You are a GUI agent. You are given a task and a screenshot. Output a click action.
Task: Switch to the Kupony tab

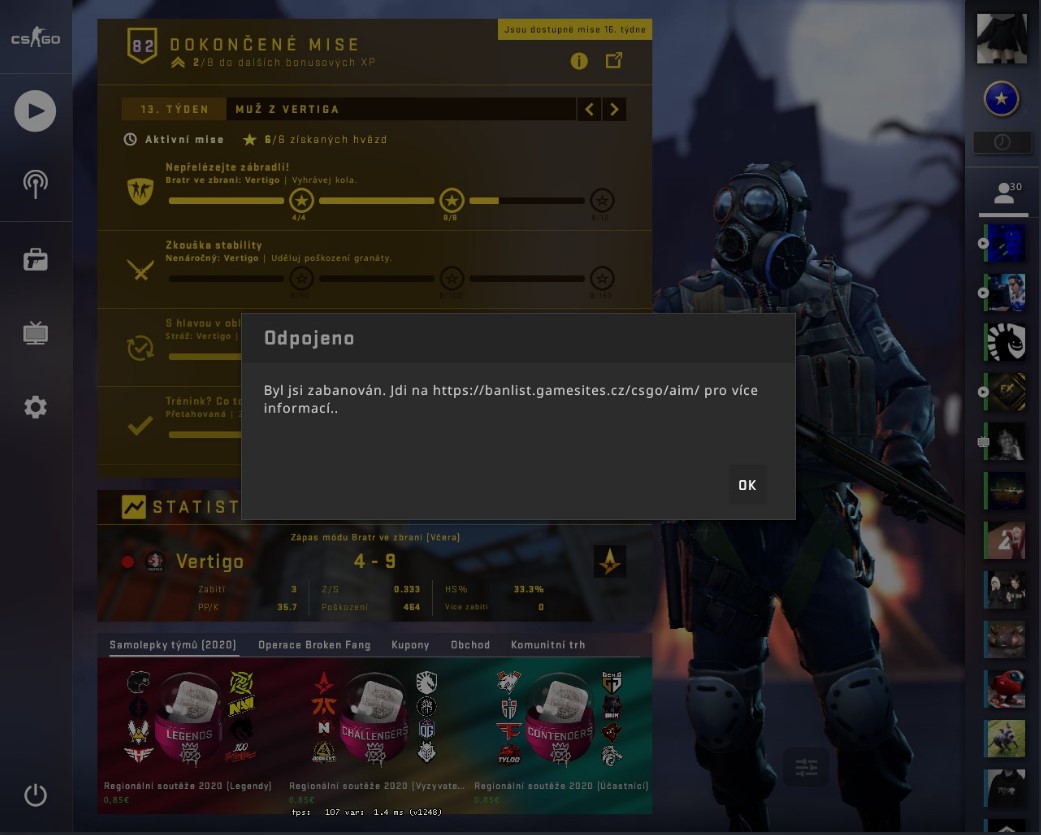point(410,645)
